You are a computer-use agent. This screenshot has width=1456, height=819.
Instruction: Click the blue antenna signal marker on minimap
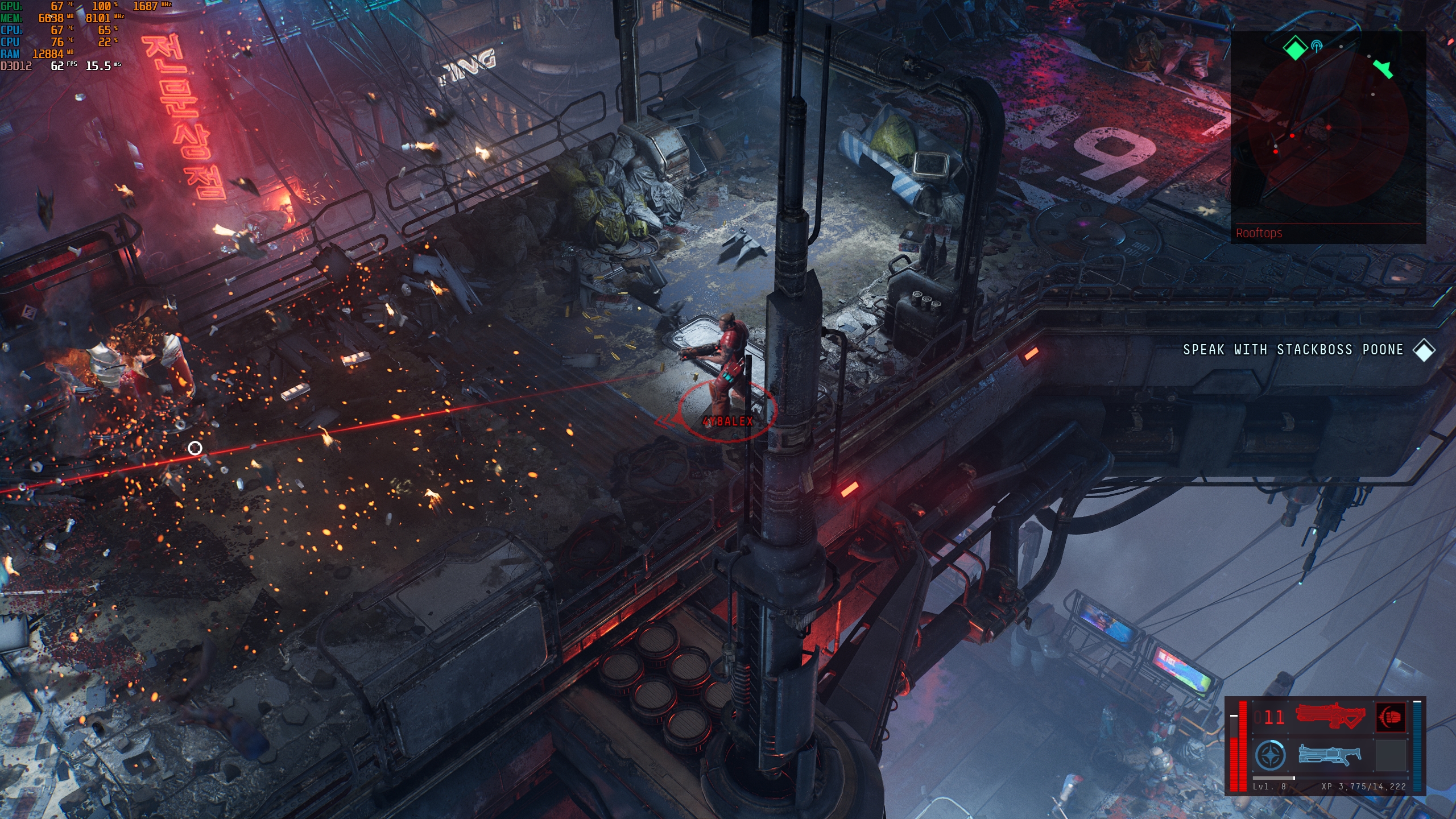coord(1316,46)
